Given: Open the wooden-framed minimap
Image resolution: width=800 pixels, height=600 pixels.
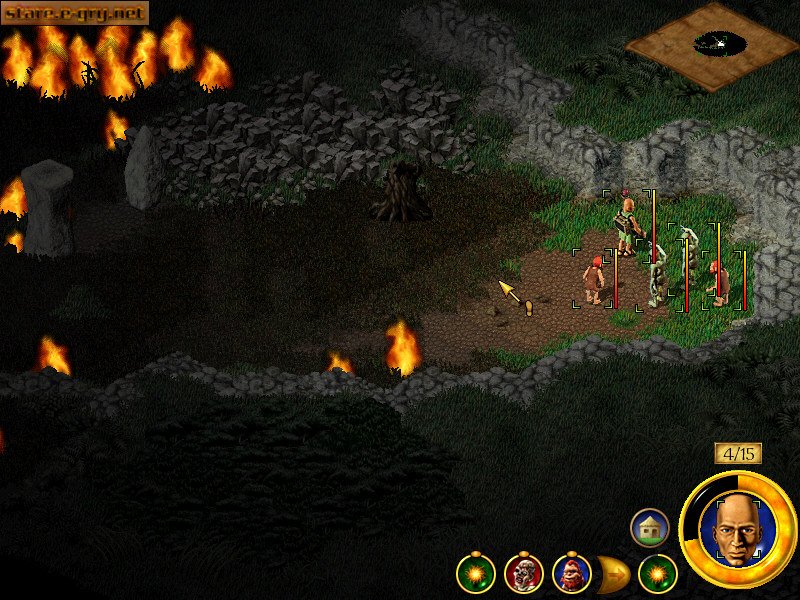Looking at the screenshot, I should point(713,45).
